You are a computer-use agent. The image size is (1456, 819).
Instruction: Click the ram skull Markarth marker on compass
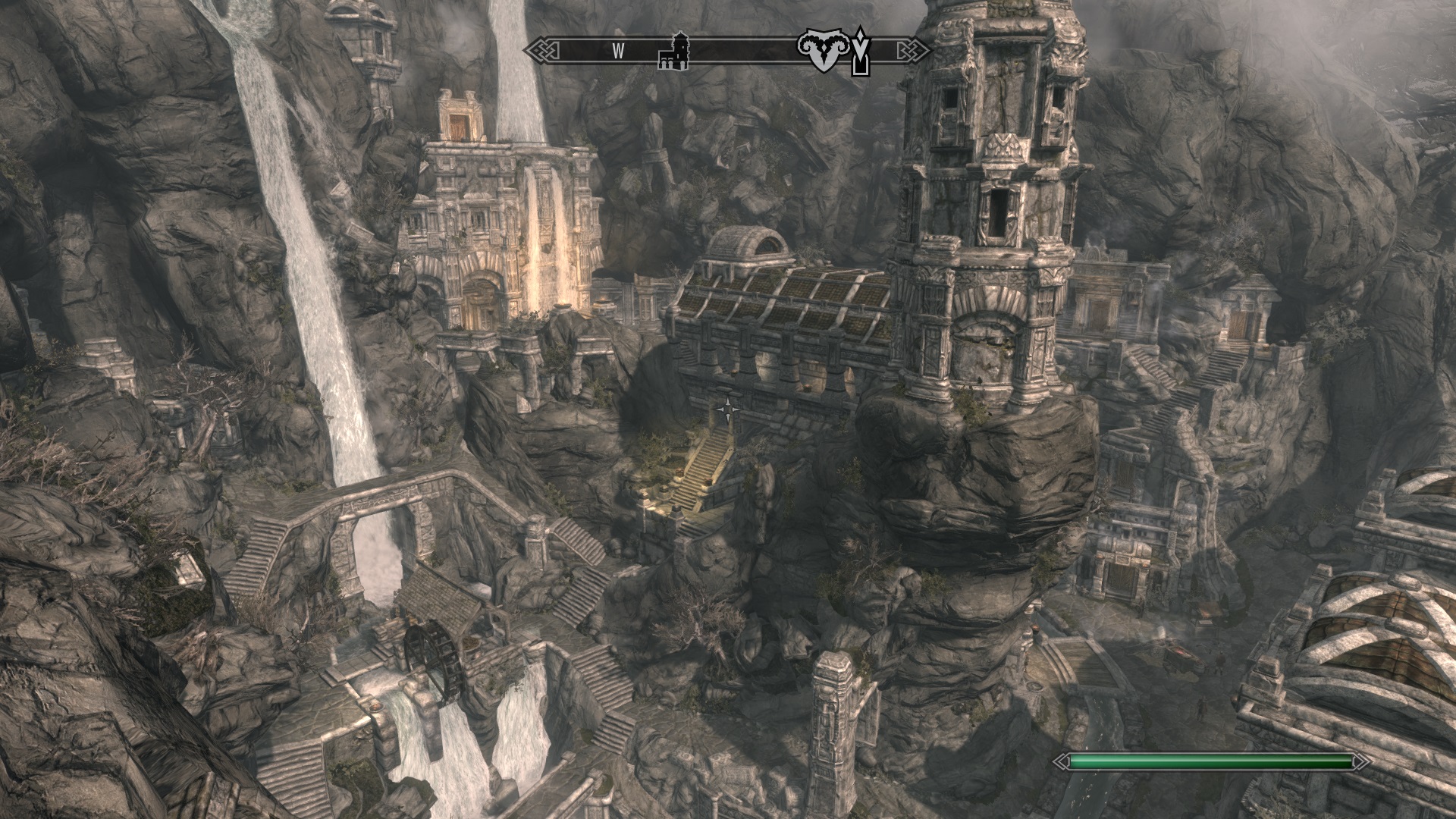point(821,51)
